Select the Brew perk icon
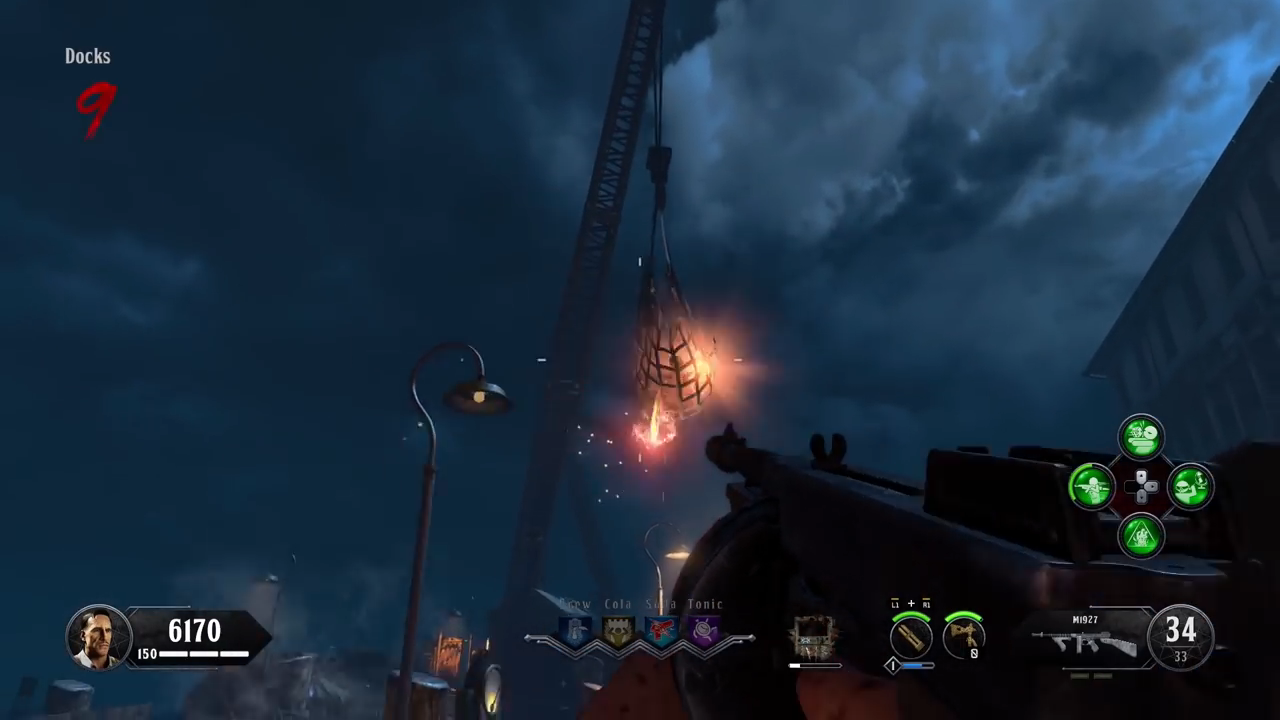 tap(575, 631)
